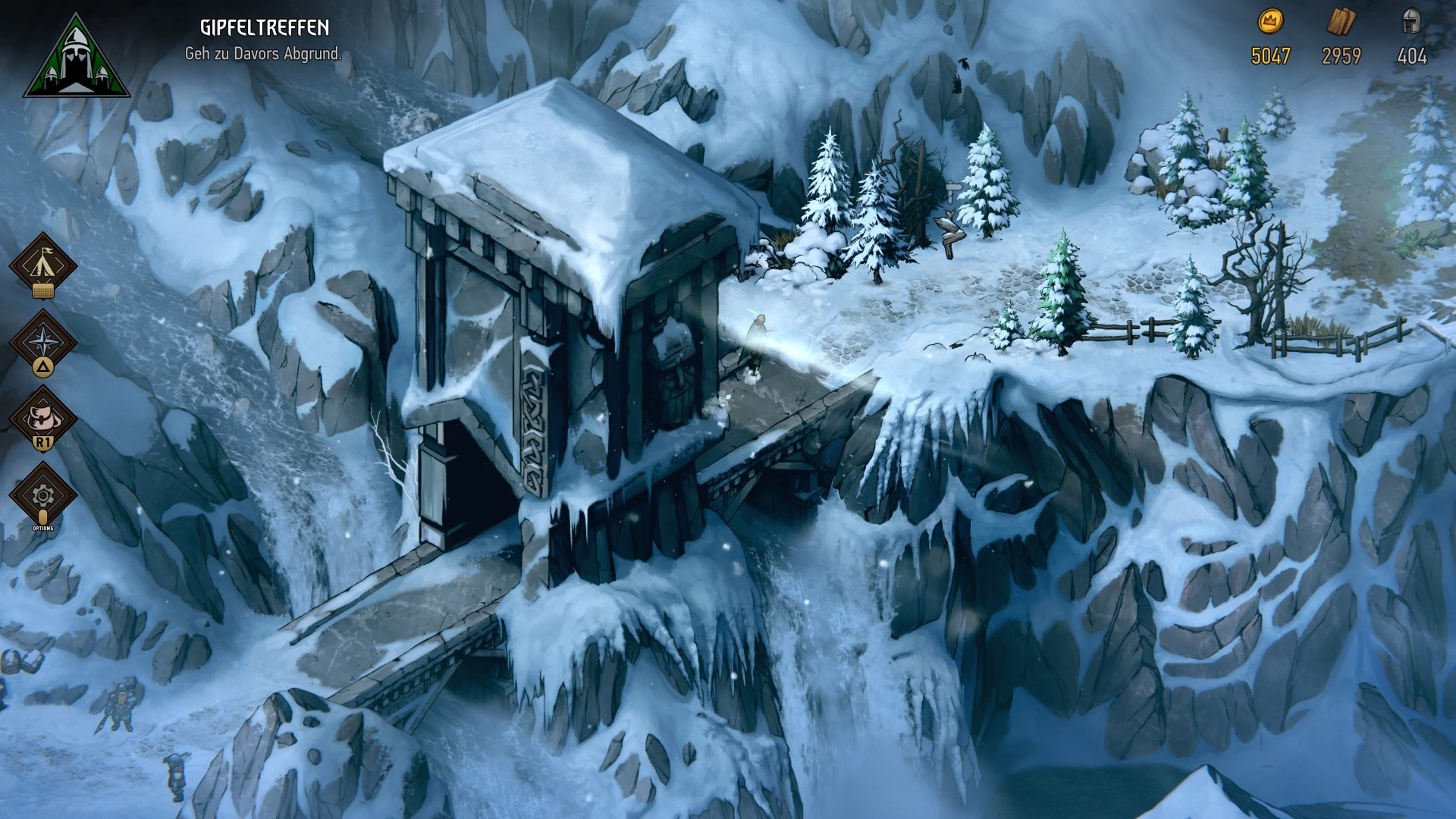Click the objective text Geh zu Davors Abgrund
This screenshot has height=819, width=1456.
coord(263,54)
